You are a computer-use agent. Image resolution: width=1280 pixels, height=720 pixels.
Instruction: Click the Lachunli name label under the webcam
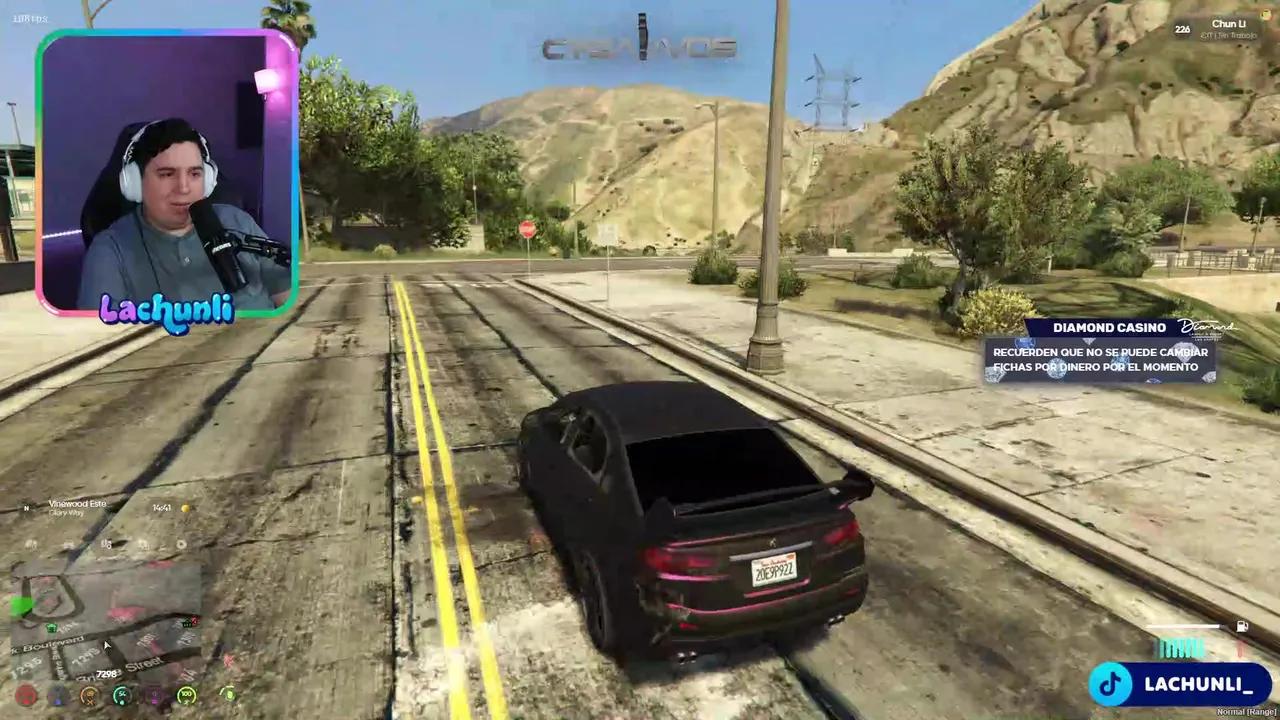[x=168, y=312]
